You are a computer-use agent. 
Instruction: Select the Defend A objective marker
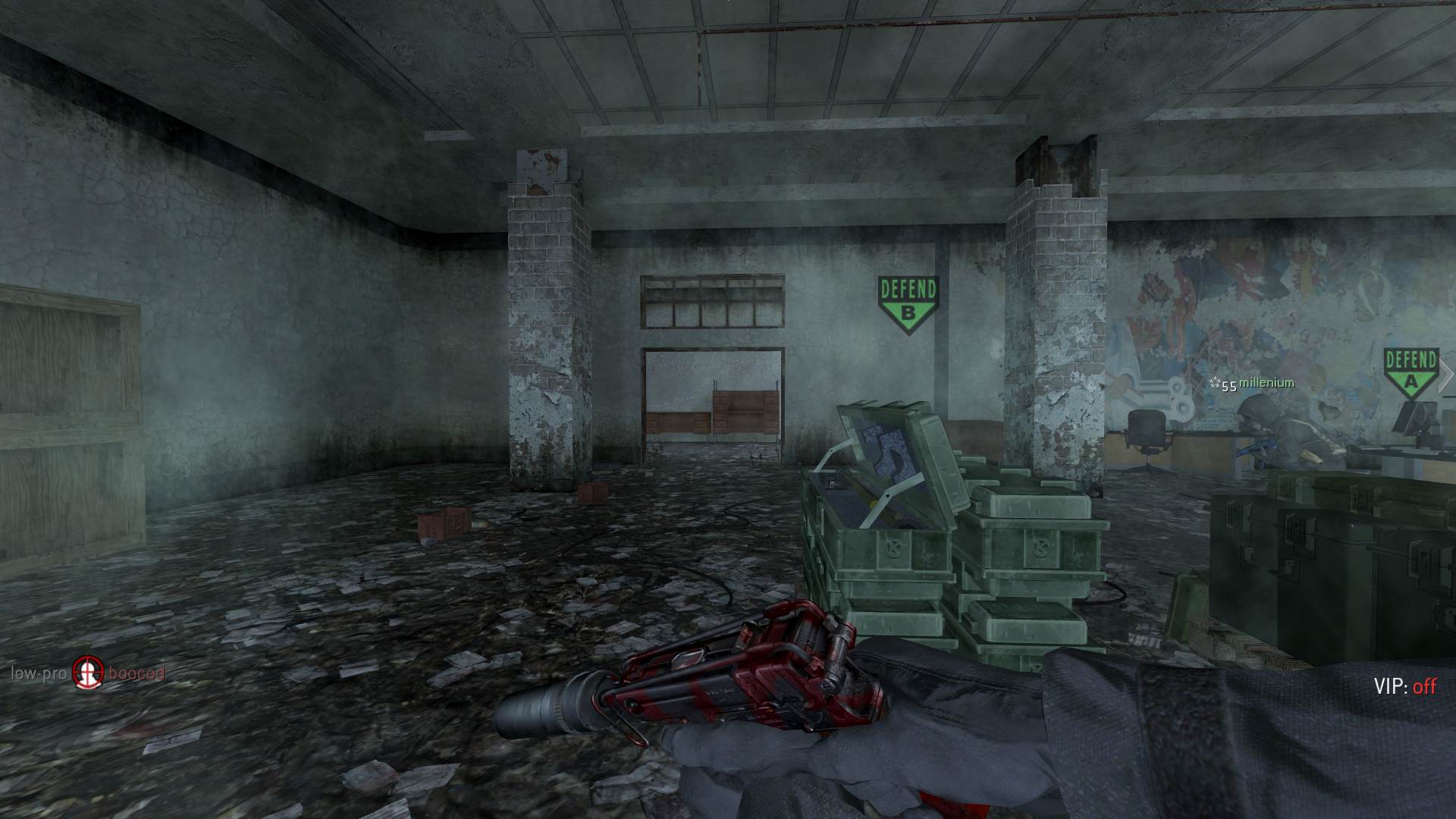1410,373
